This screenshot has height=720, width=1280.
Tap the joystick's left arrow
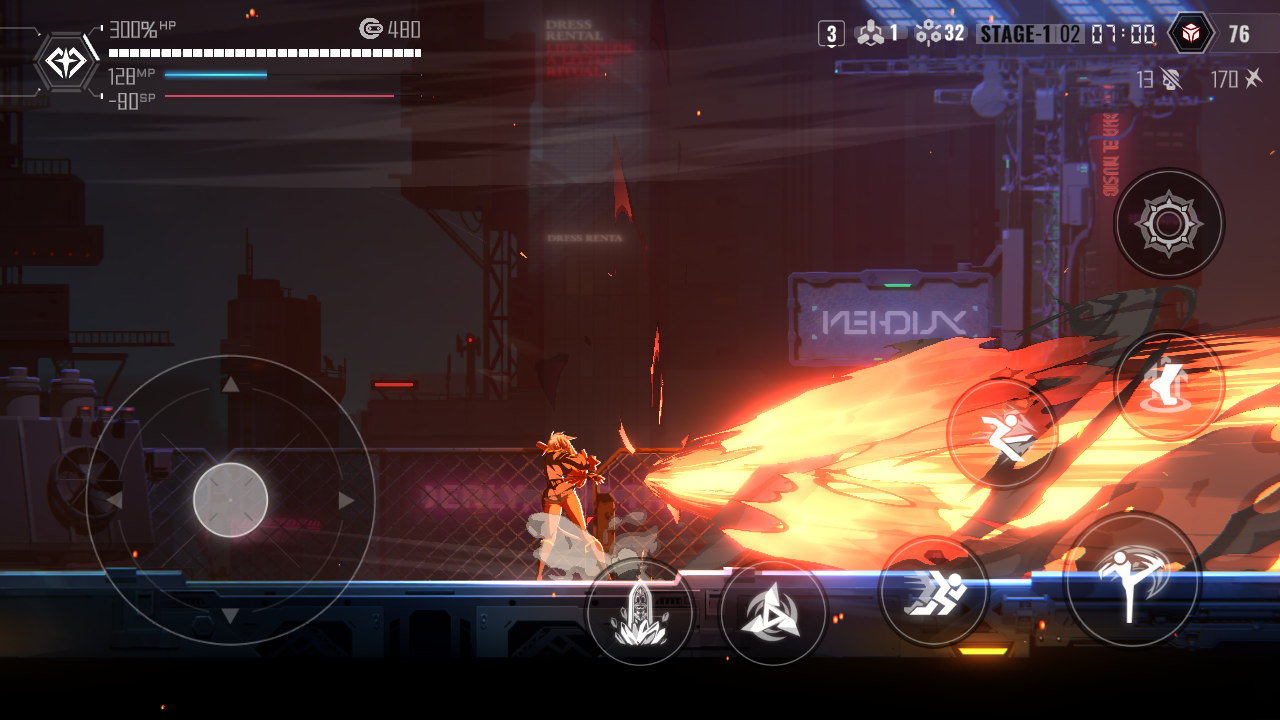(114, 500)
